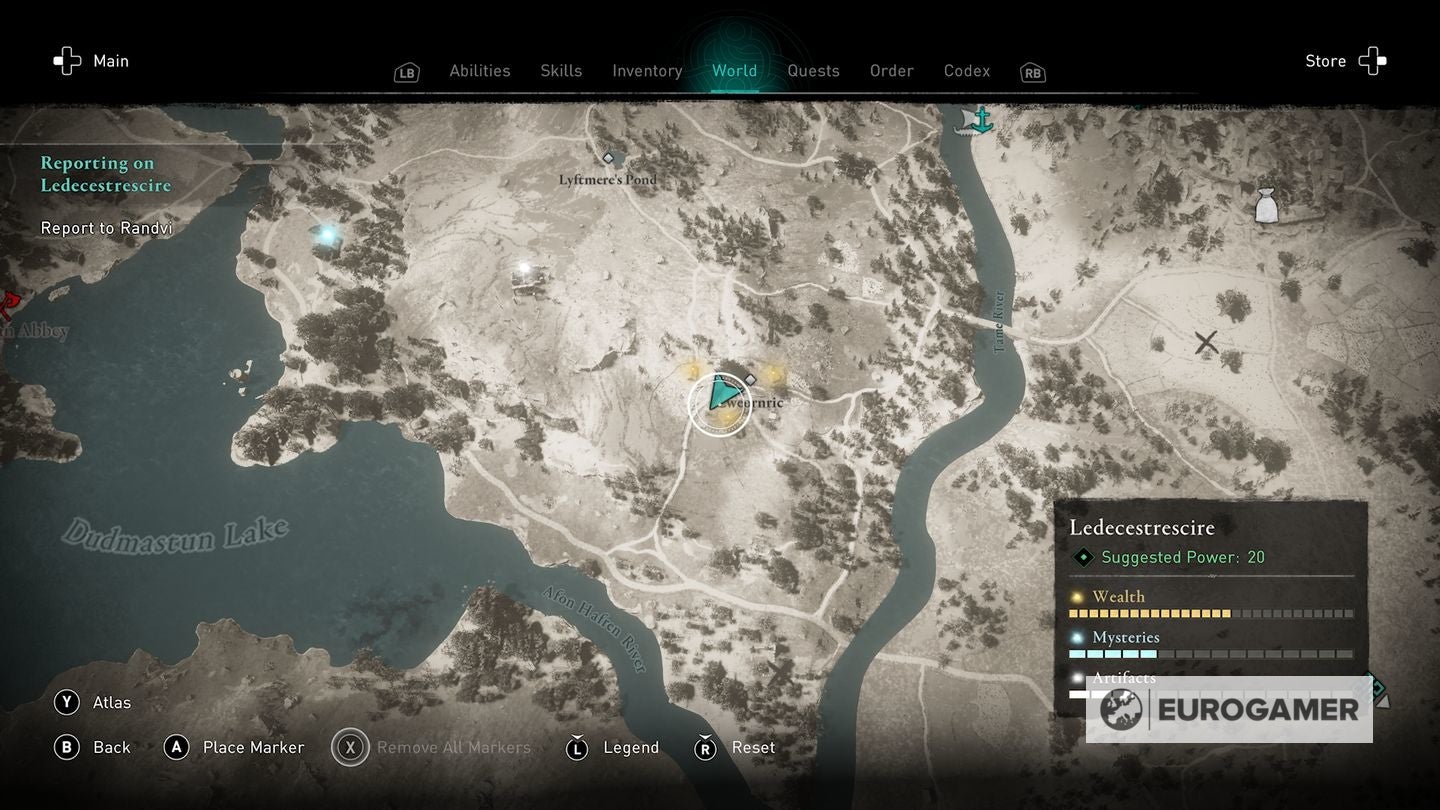Screen dimensions: 1440x810
Task: Open the Store
Action: 1345,61
